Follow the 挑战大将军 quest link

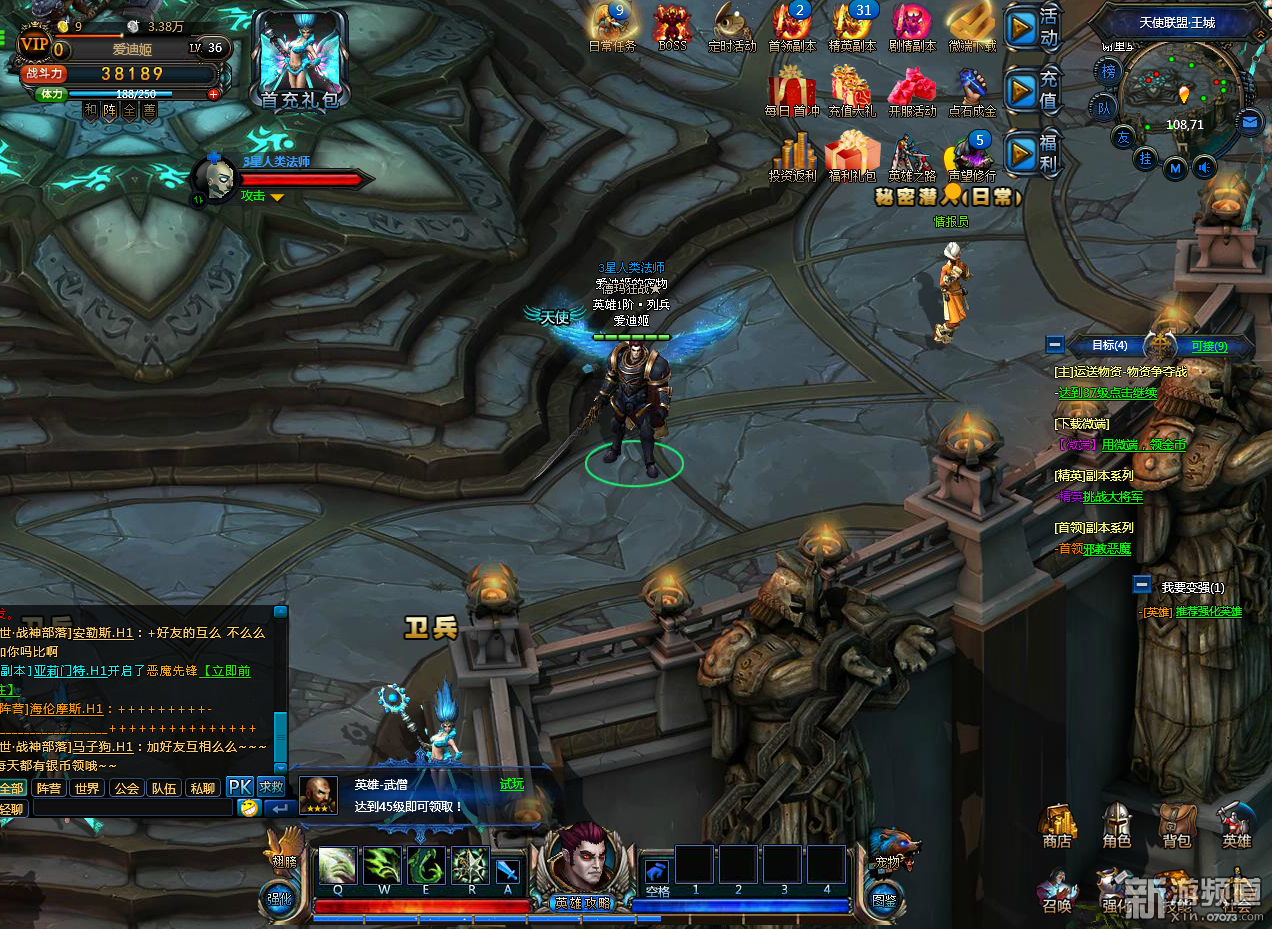click(1112, 496)
